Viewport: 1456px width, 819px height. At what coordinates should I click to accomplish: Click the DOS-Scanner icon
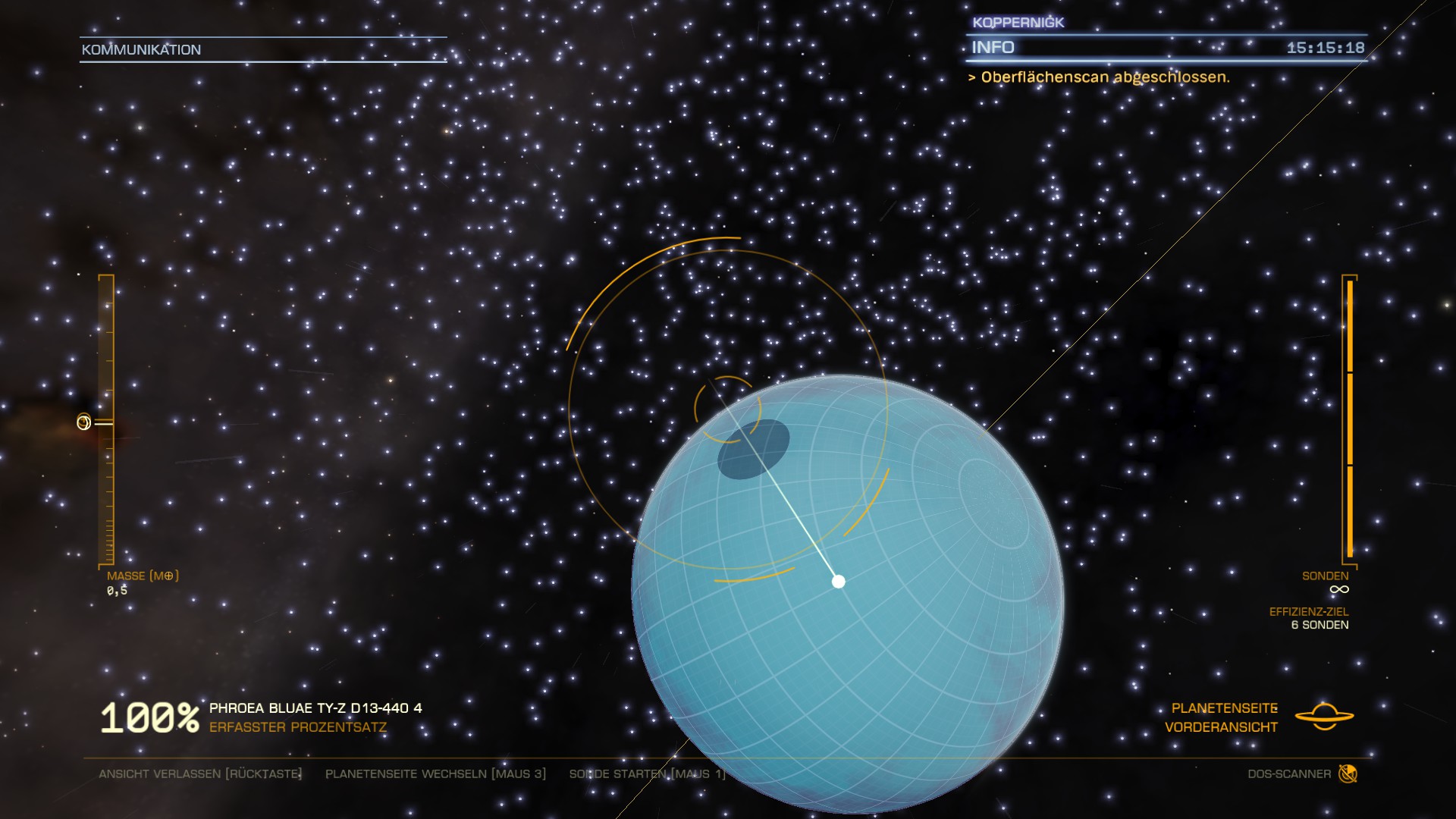1348,773
